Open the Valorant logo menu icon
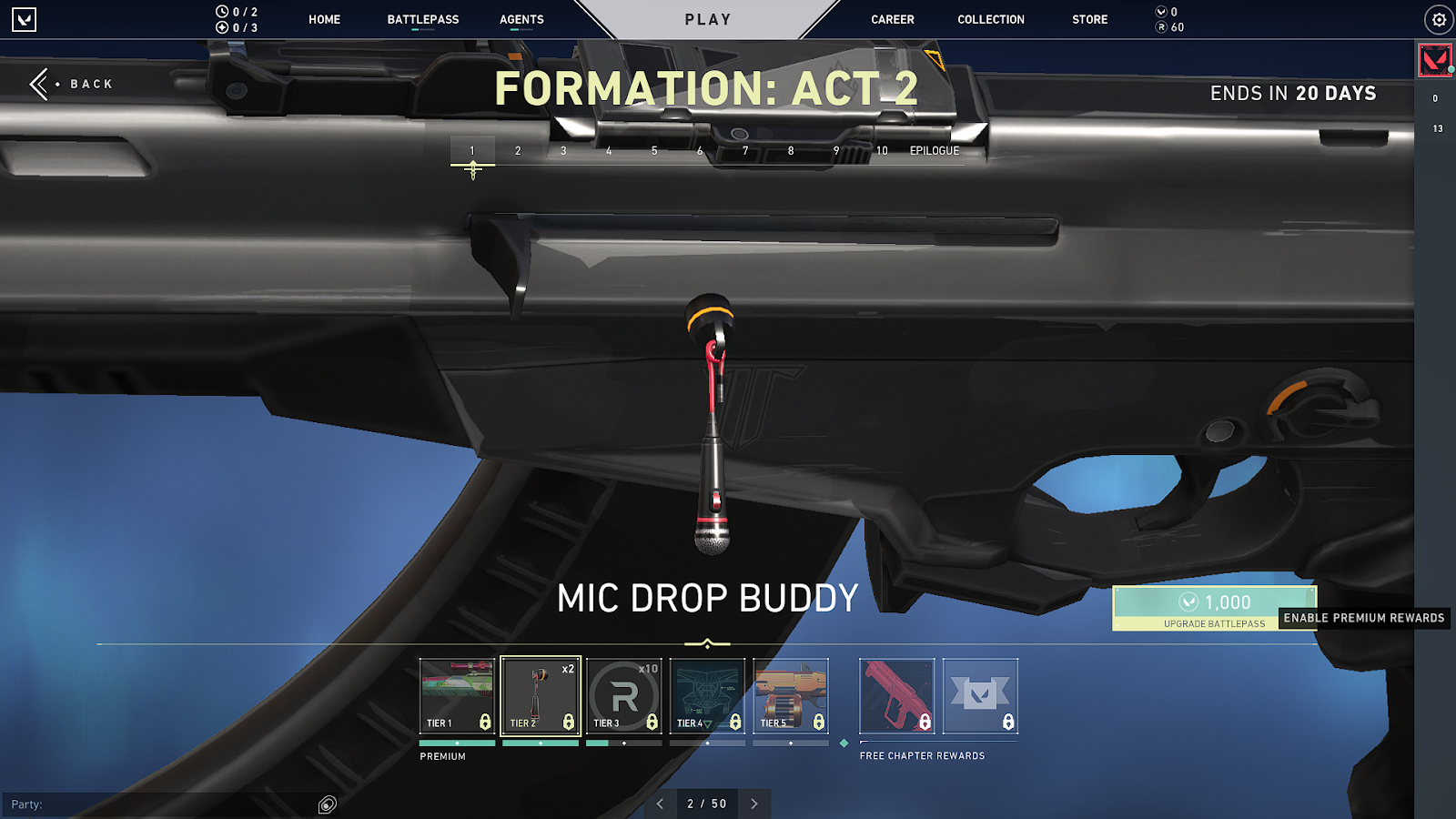 coord(25,19)
